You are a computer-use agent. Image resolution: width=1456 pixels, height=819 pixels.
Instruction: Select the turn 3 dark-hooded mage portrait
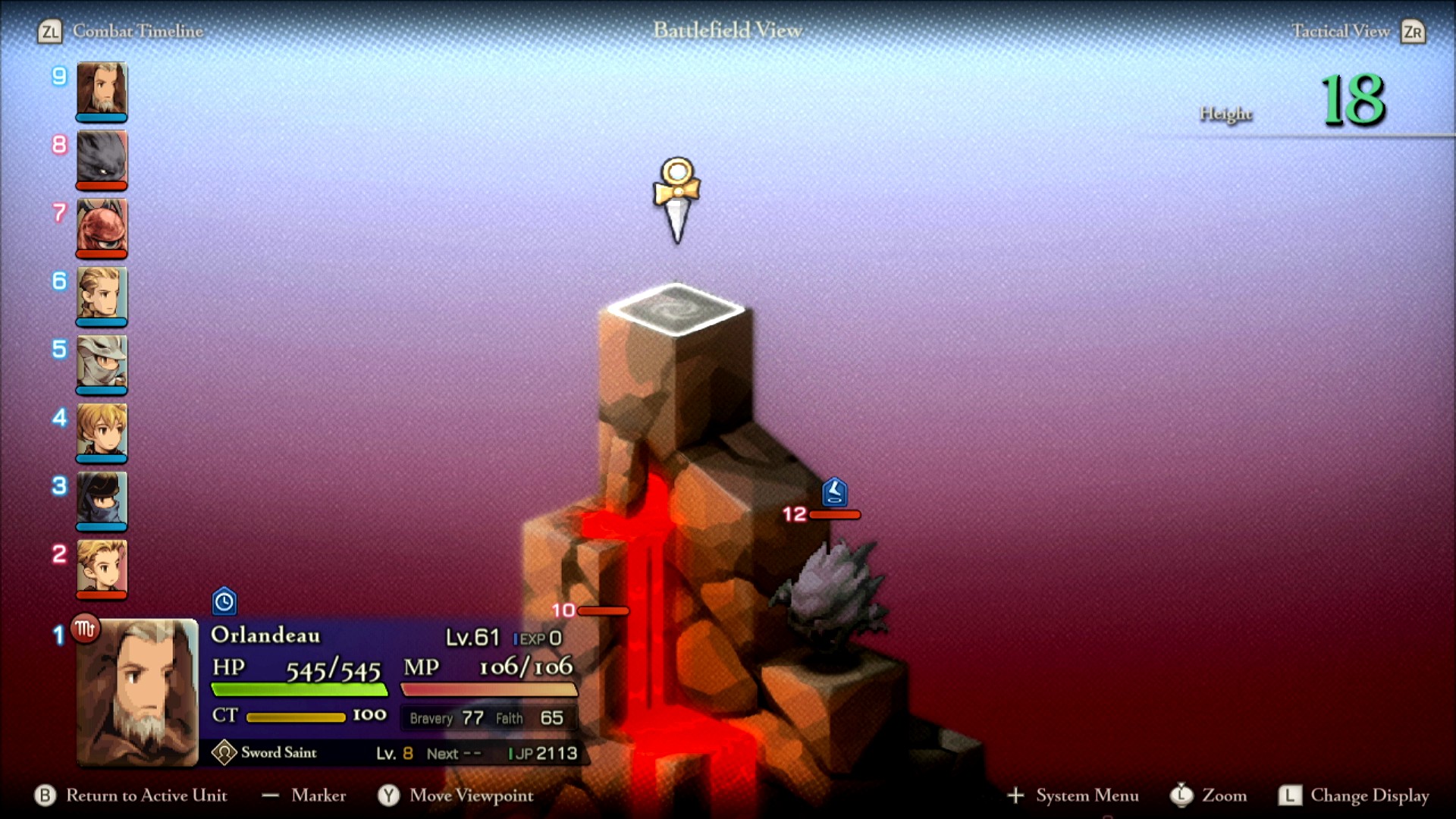click(x=102, y=499)
